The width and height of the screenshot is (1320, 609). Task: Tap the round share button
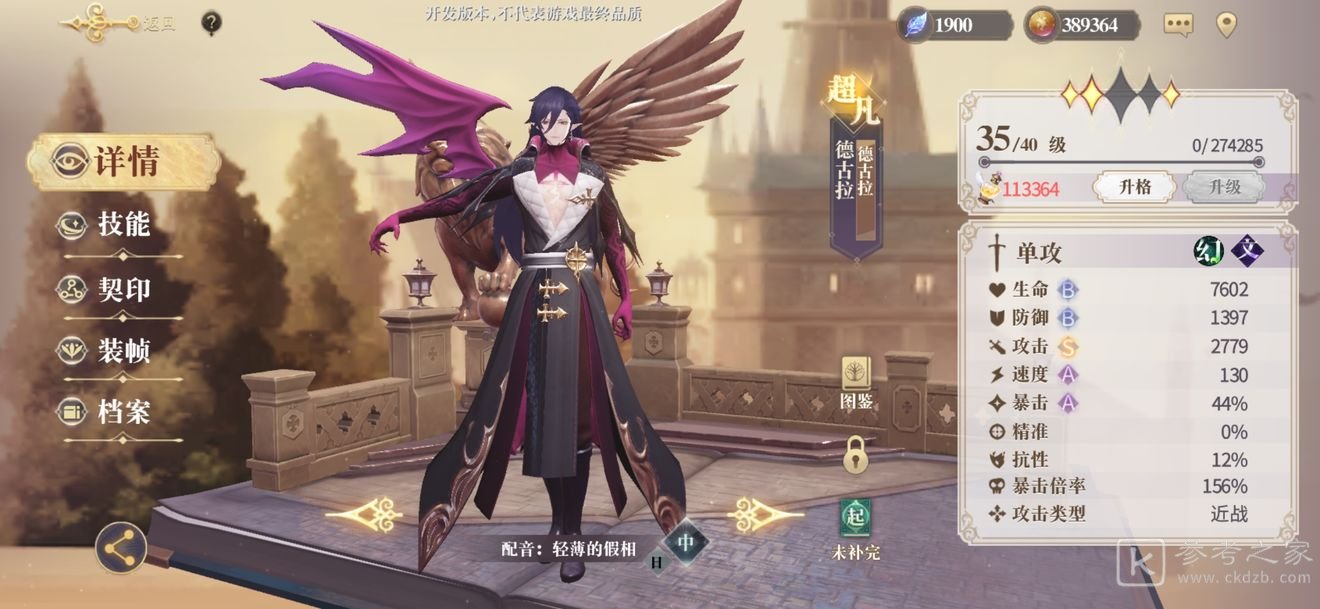pyautogui.click(x=121, y=548)
